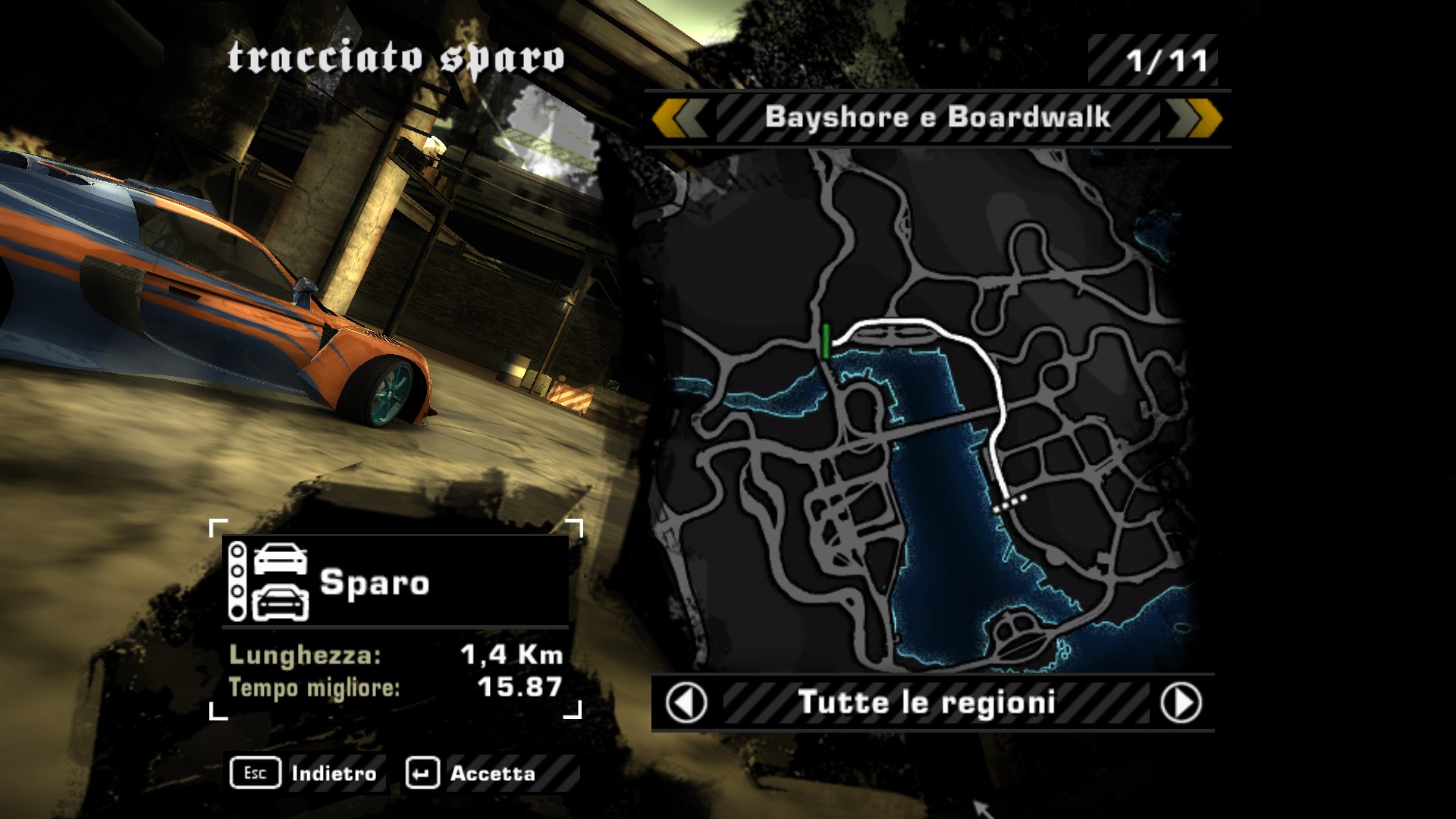Choose the Tutte le regioni filter bar
This screenshot has height=819, width=1456.
point(927,703)
